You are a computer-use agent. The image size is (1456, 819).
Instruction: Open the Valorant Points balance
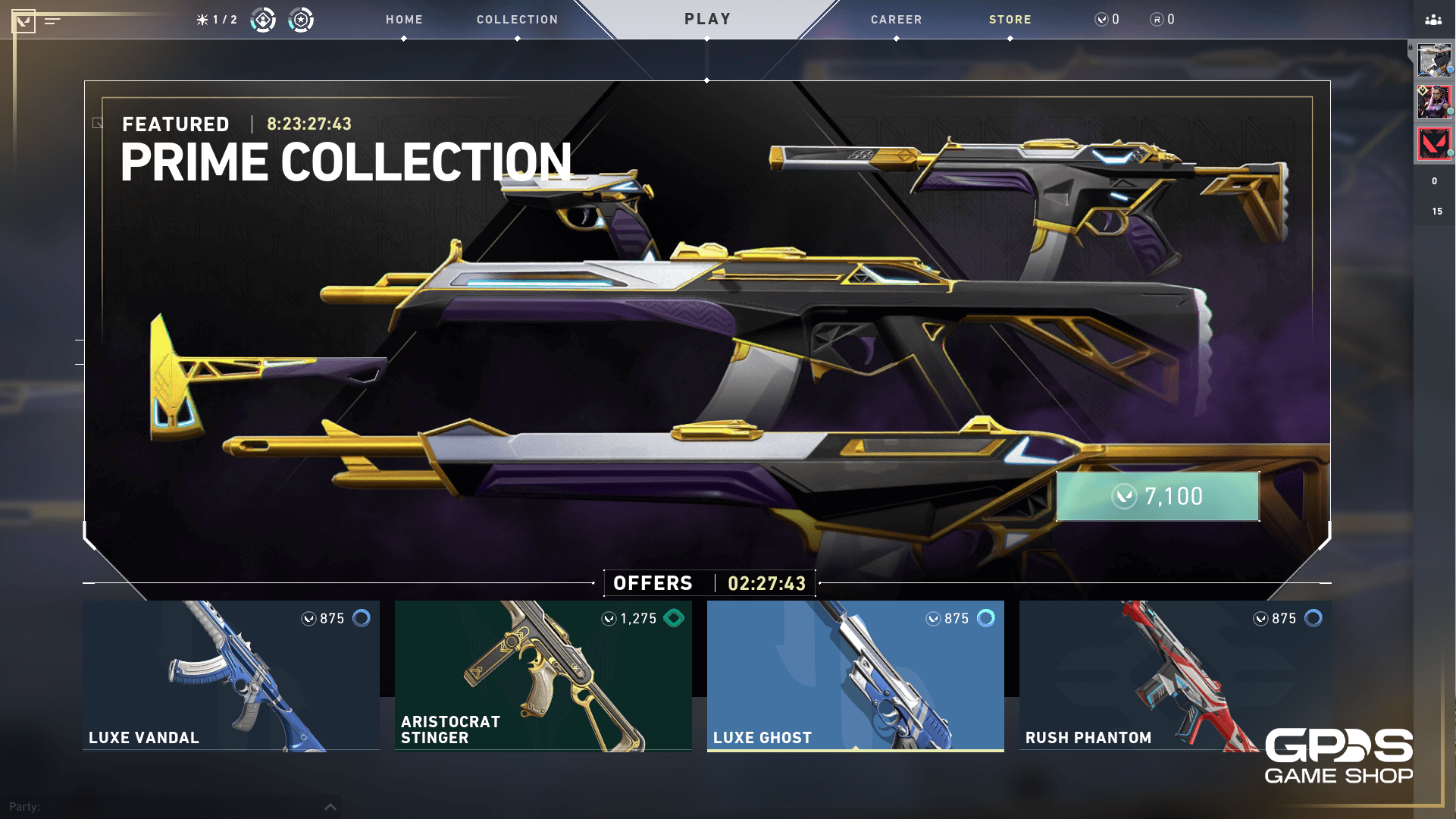(x=1107, y=20)
